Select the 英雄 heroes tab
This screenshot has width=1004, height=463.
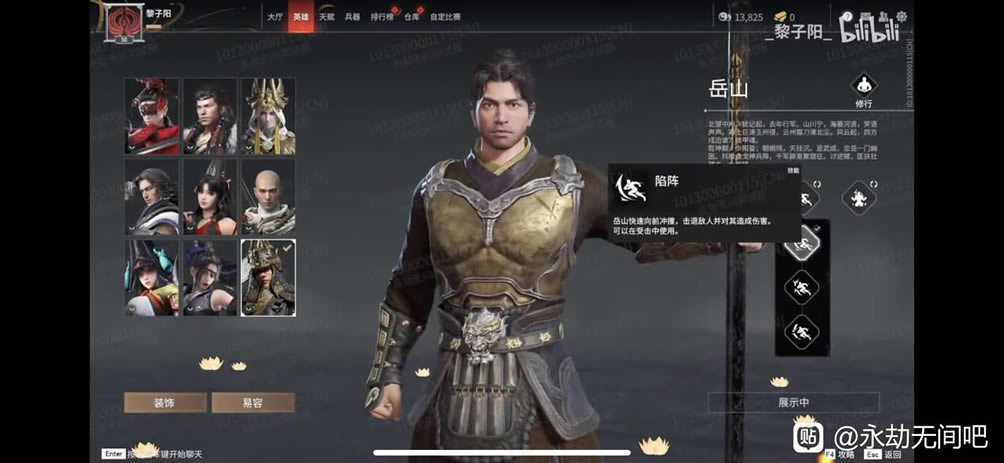(301, 17)
